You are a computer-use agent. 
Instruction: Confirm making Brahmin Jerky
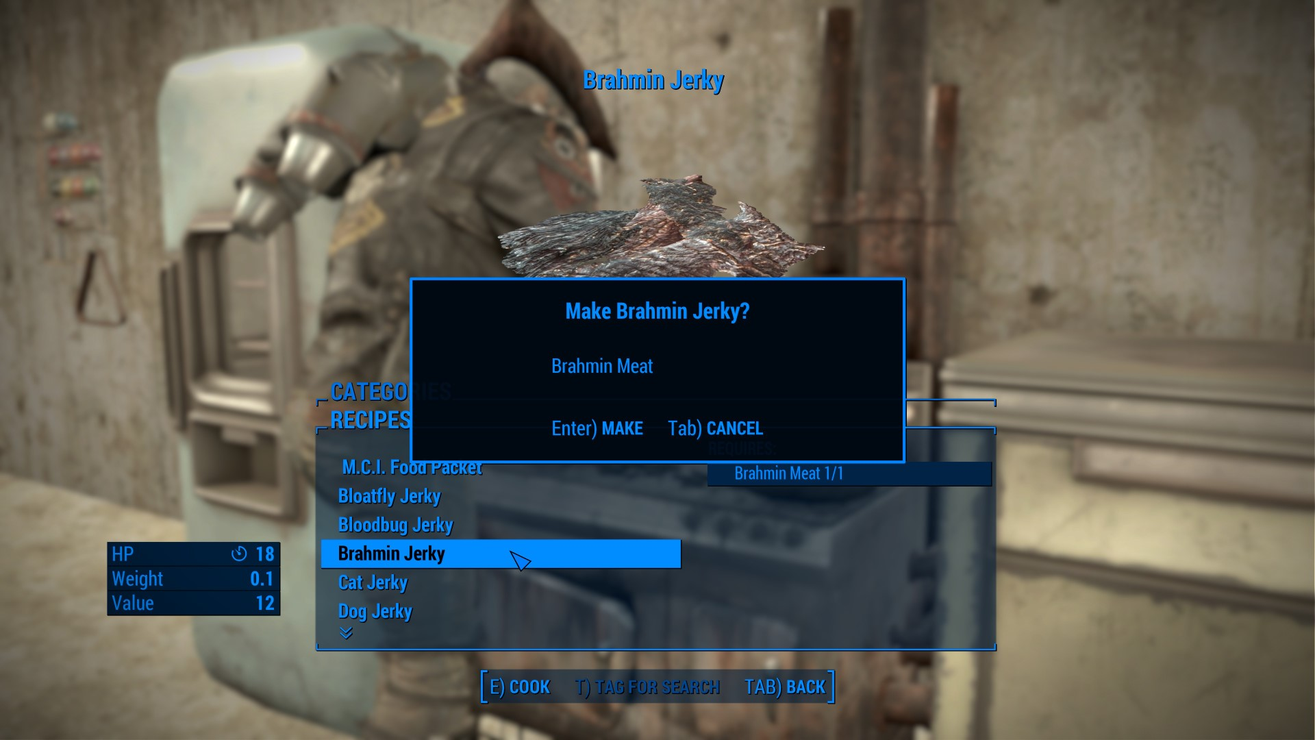597,428
